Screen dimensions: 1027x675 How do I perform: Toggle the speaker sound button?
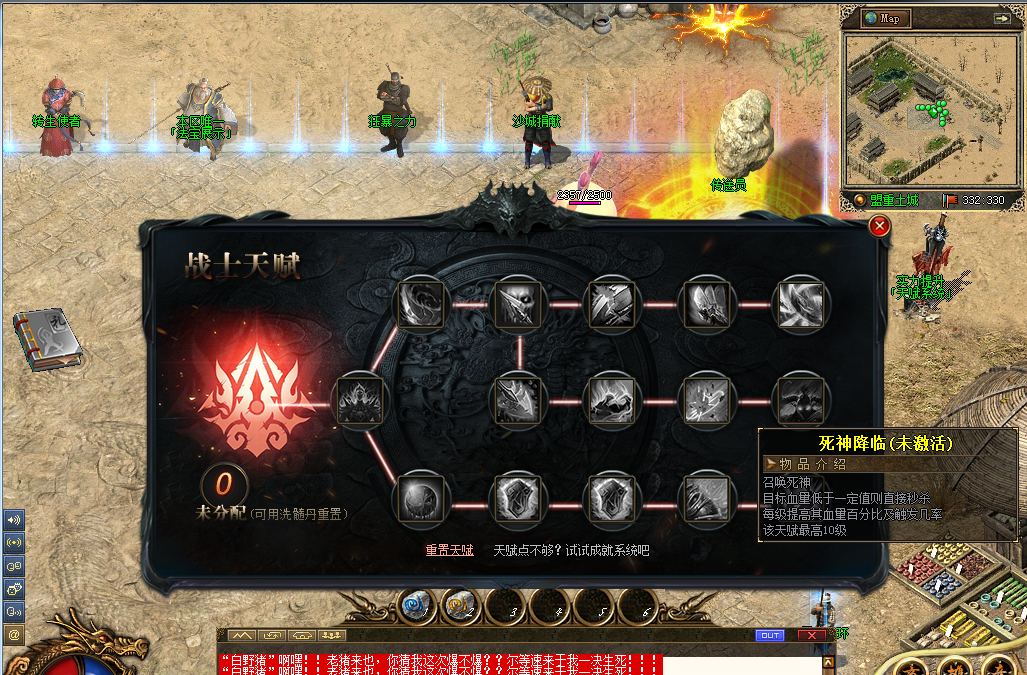pos(14,521)
